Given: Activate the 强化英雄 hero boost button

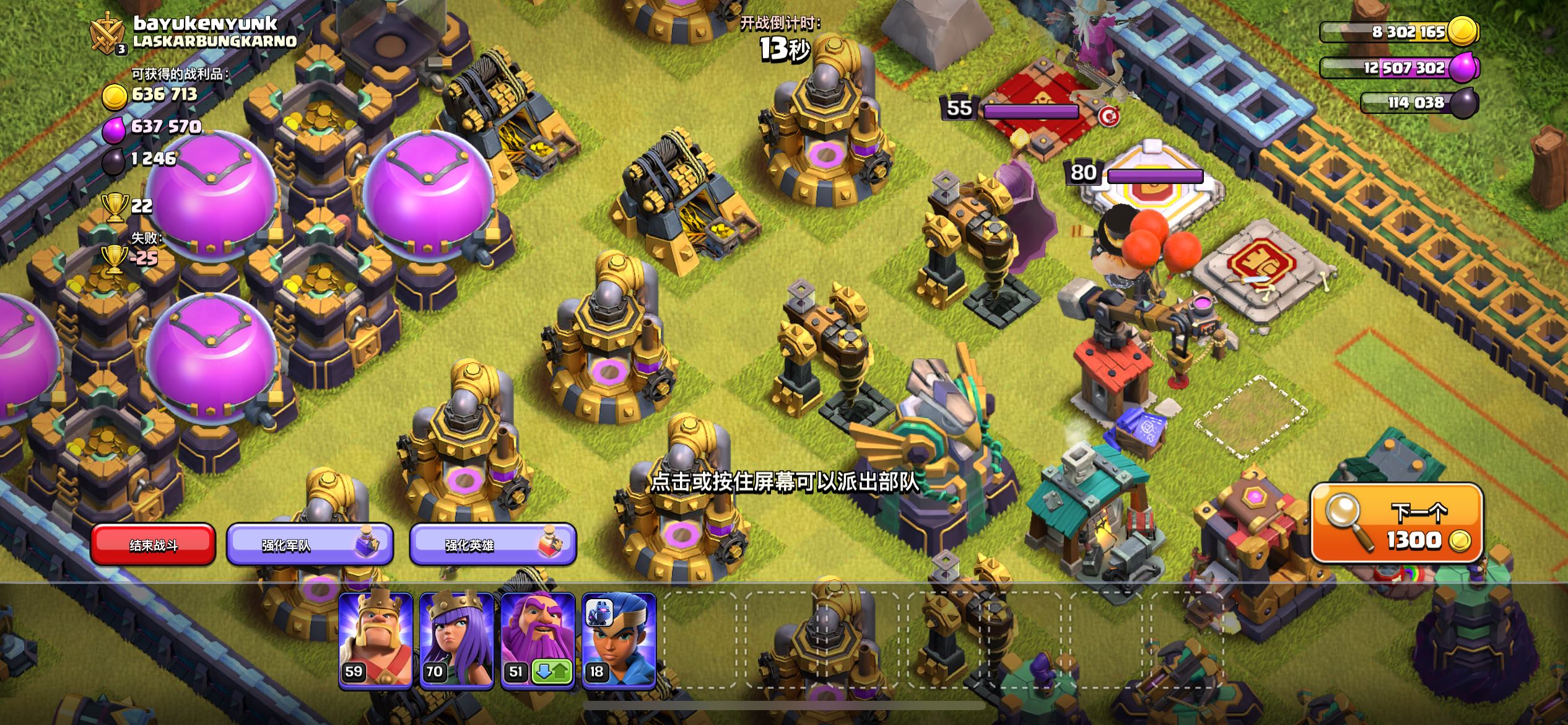Looking at the screenshot, I should (492, 545).
